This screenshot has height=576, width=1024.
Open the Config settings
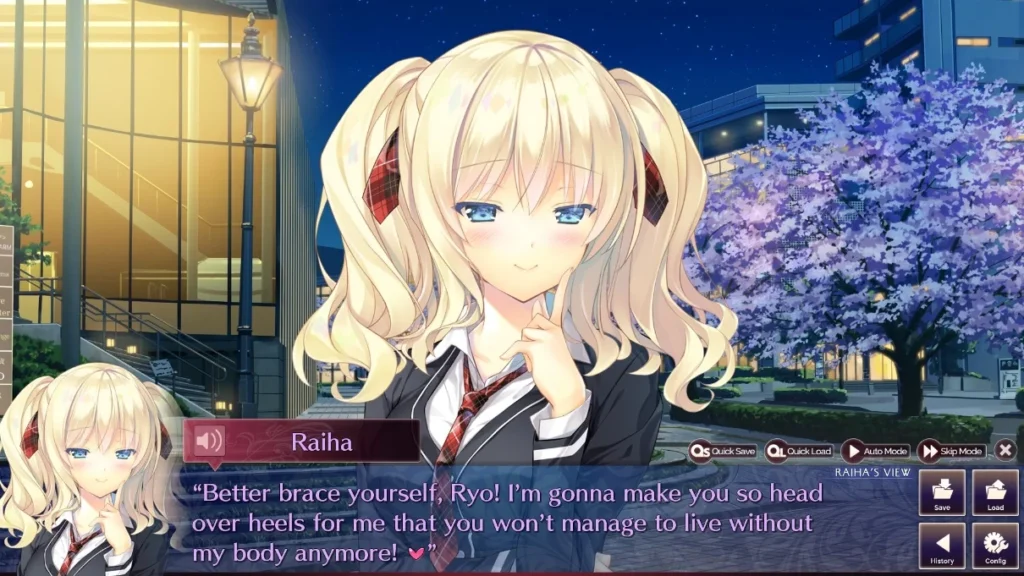coord(995,546)
